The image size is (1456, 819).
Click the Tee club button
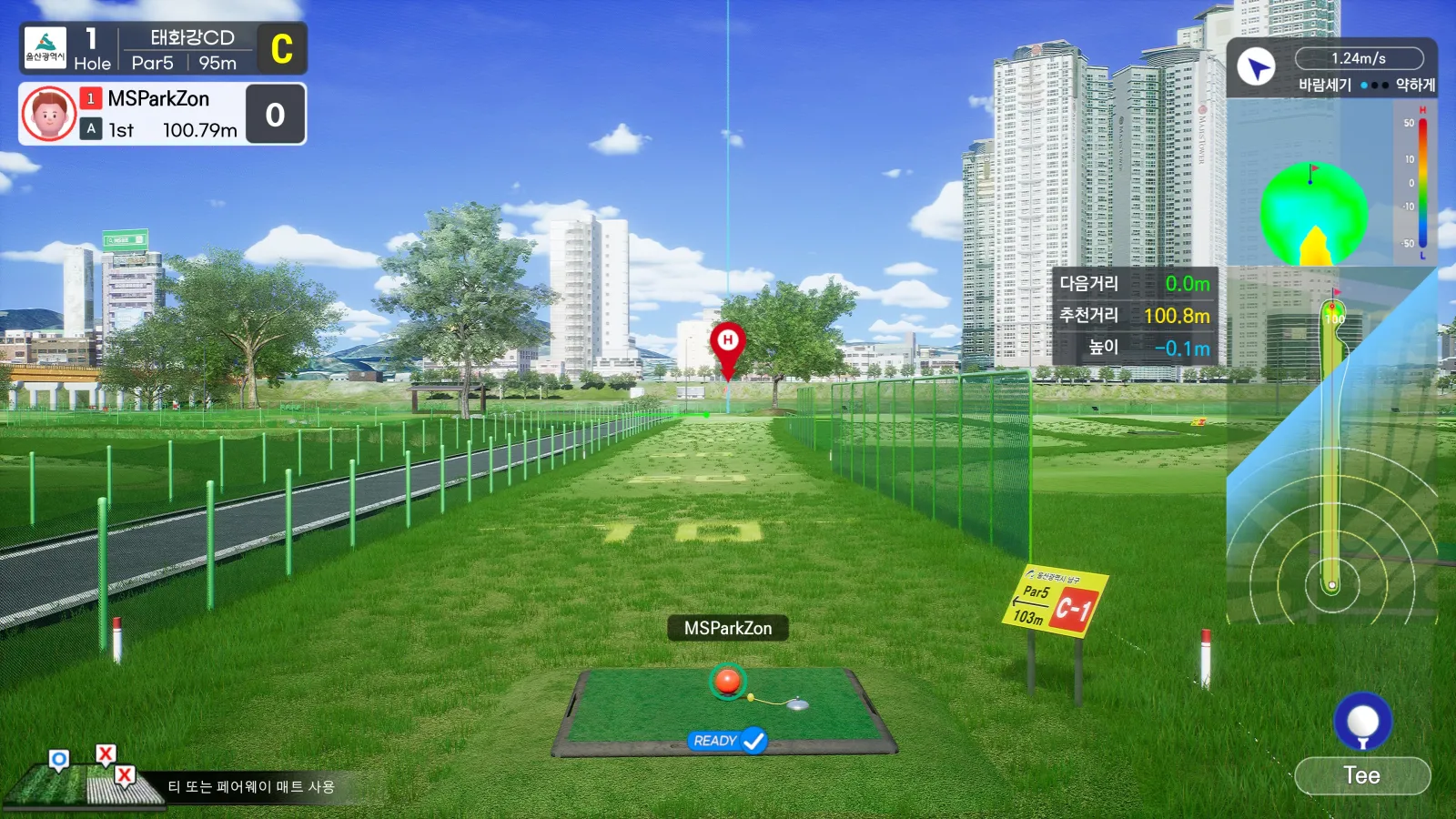coord(1362,775)
